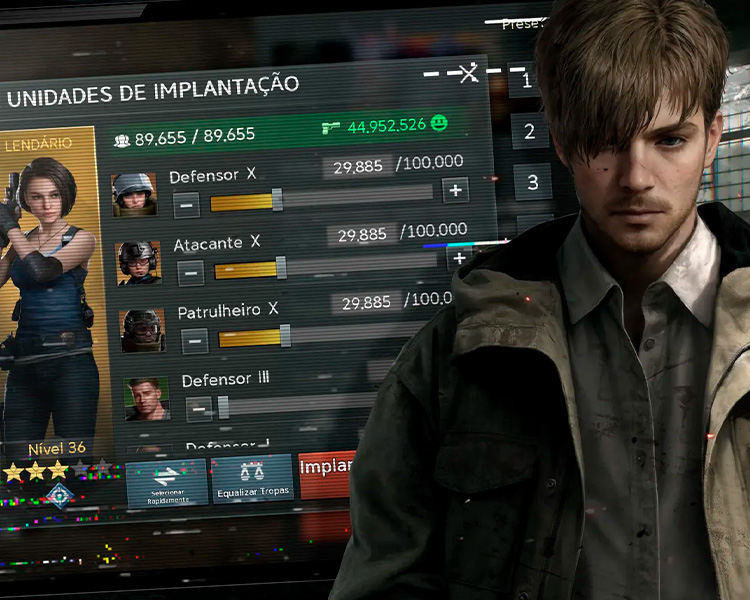Close the Unidades de Implantação panel
Screen dimensions: 750x600
(468, 73)
